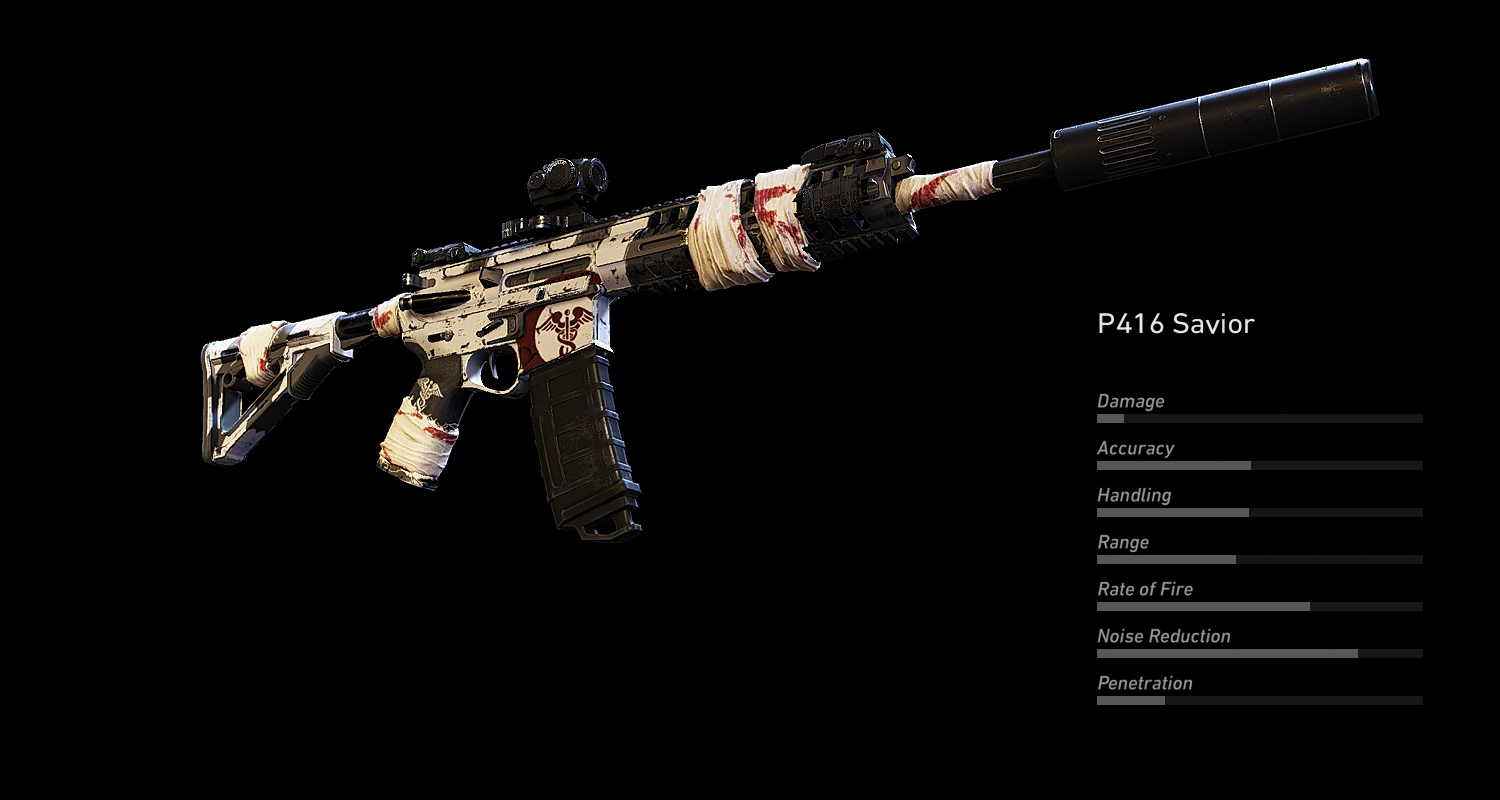Select the P416 Savior weapon title
Viewport: 1500px width, 800px height.
[x=1177, y=324]
